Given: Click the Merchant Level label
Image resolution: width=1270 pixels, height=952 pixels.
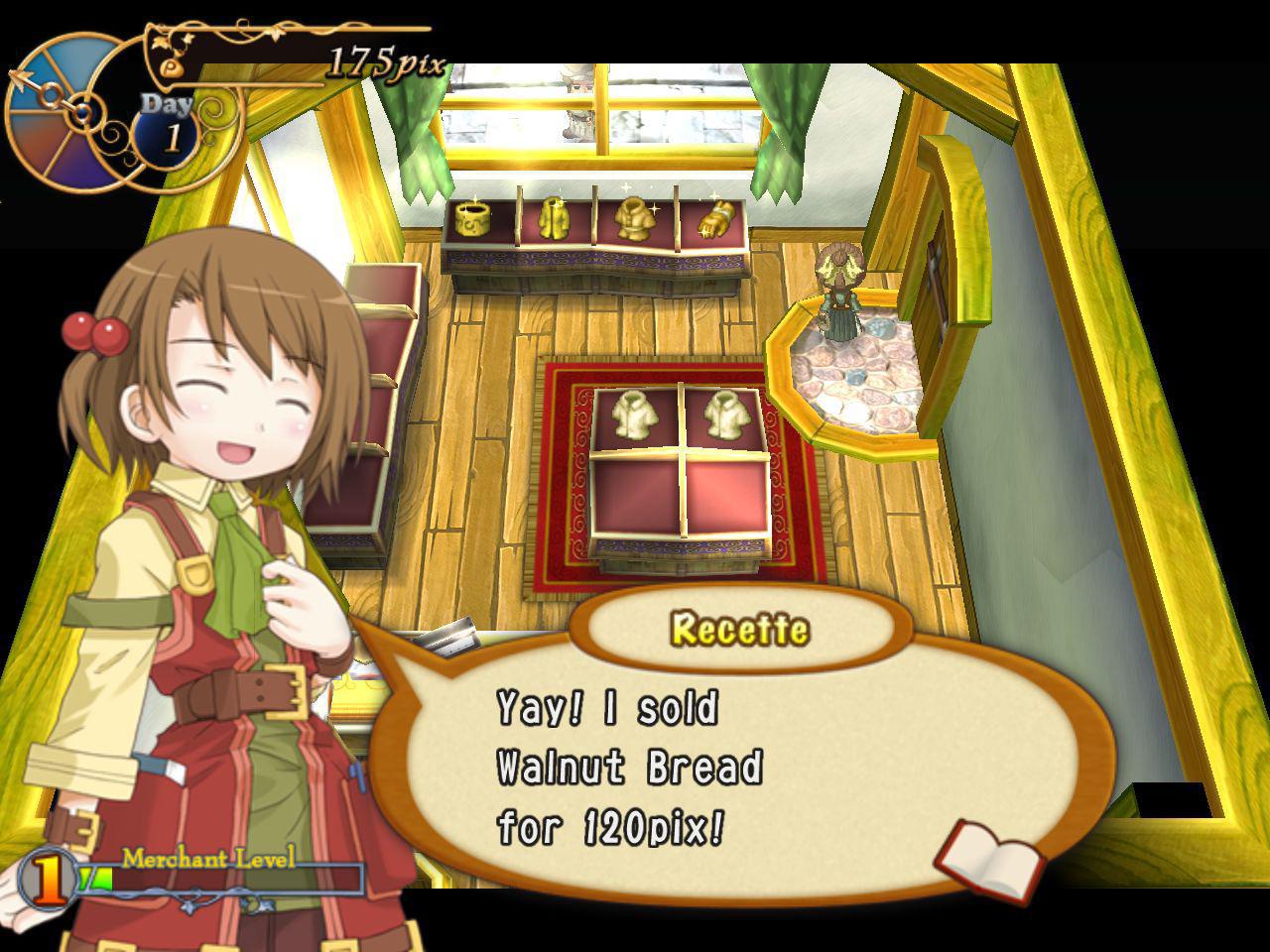Looking at the screenshot, I should click(208, 857).
